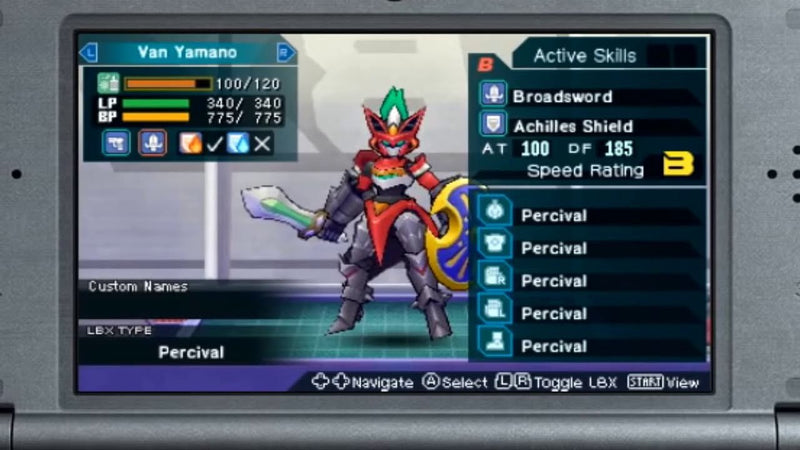800x450 pixels.
Task: Switch to the next LBX with right arrow
Action: [287, 53]
